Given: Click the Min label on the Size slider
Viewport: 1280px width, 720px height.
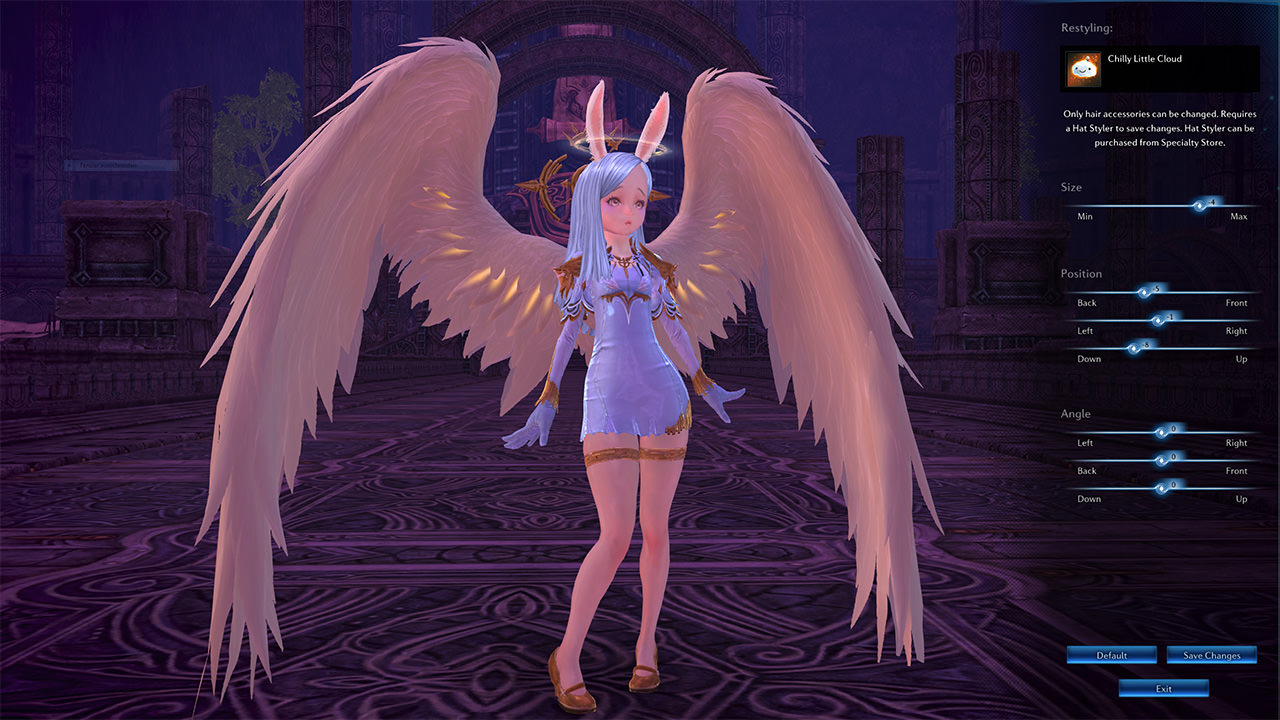Looking at the screenshot, I should coord(1084,216).
